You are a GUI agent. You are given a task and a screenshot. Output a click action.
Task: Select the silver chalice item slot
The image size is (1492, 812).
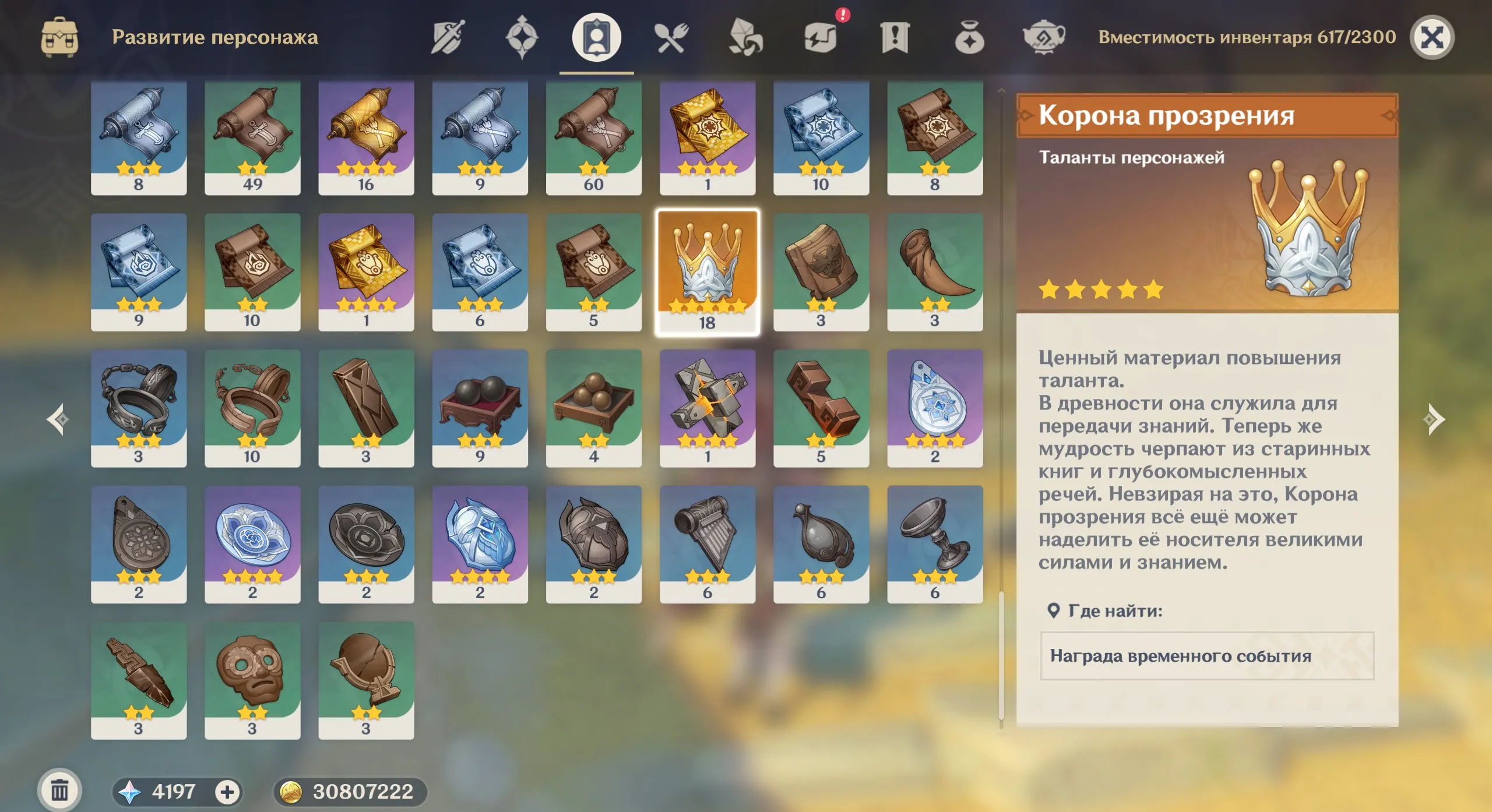click(935, 544)
